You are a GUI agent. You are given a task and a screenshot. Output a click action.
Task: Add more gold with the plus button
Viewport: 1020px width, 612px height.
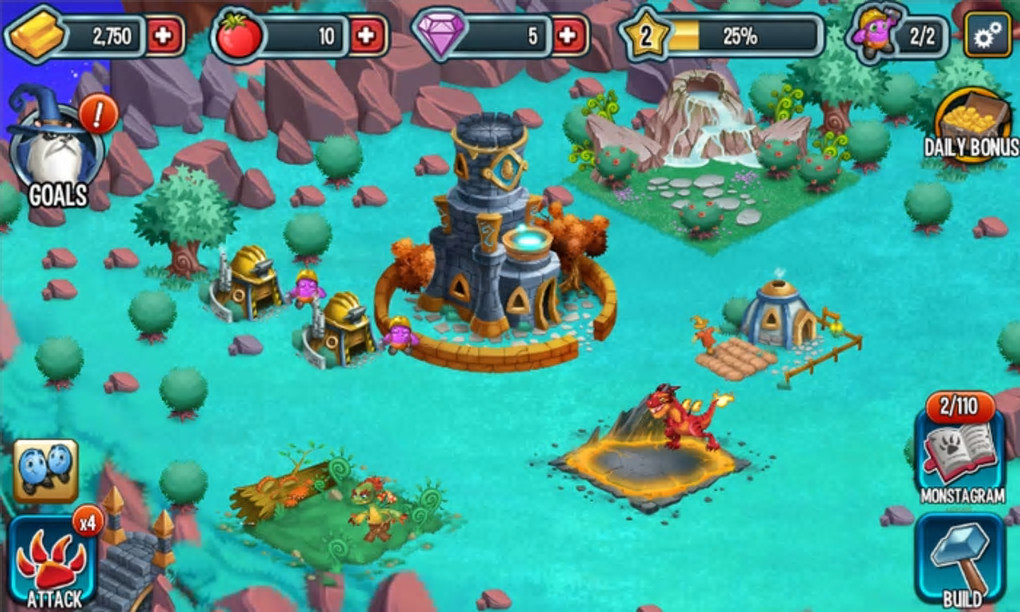165,37
